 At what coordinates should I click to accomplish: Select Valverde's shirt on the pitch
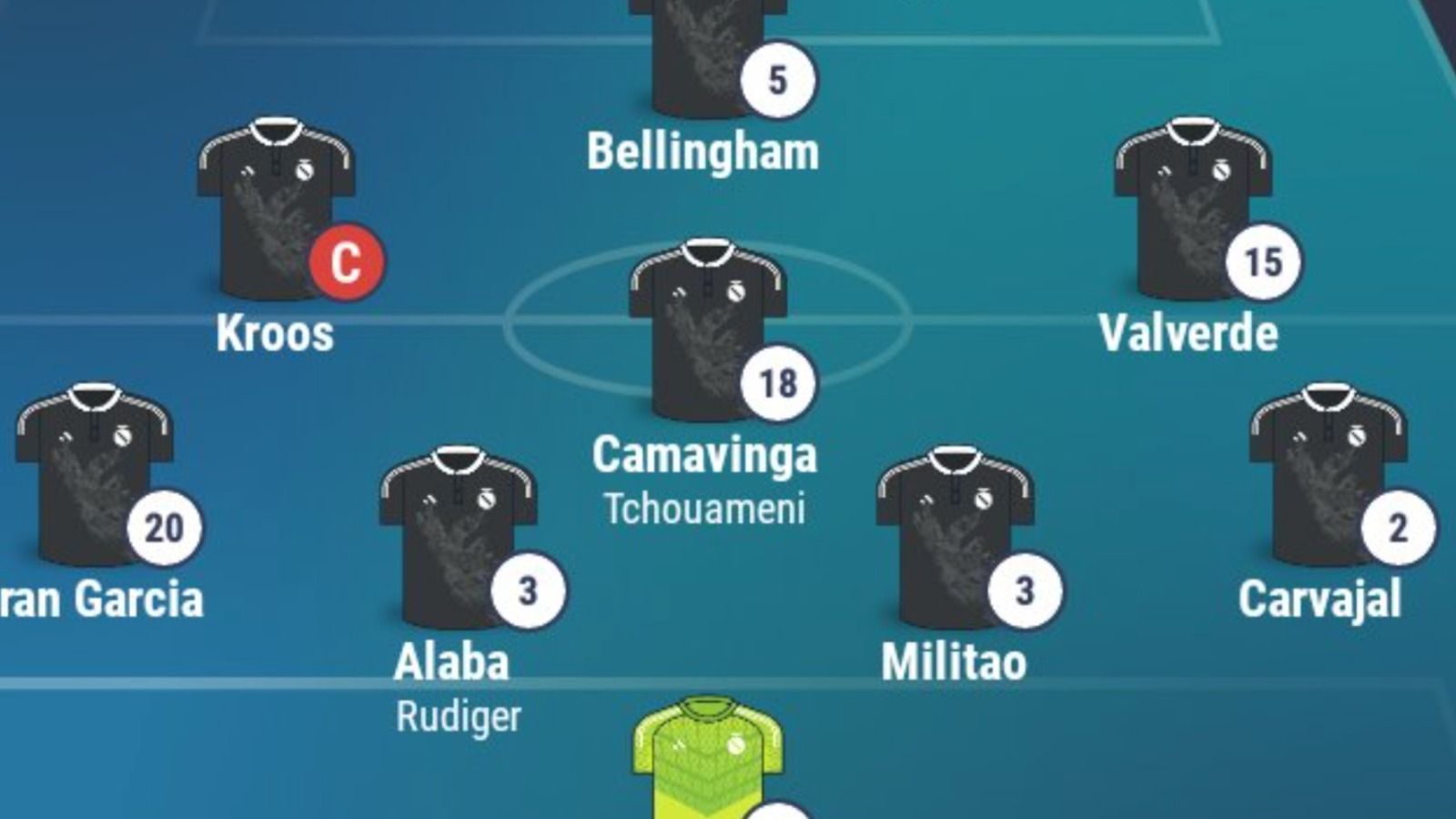coord(1192,207)
